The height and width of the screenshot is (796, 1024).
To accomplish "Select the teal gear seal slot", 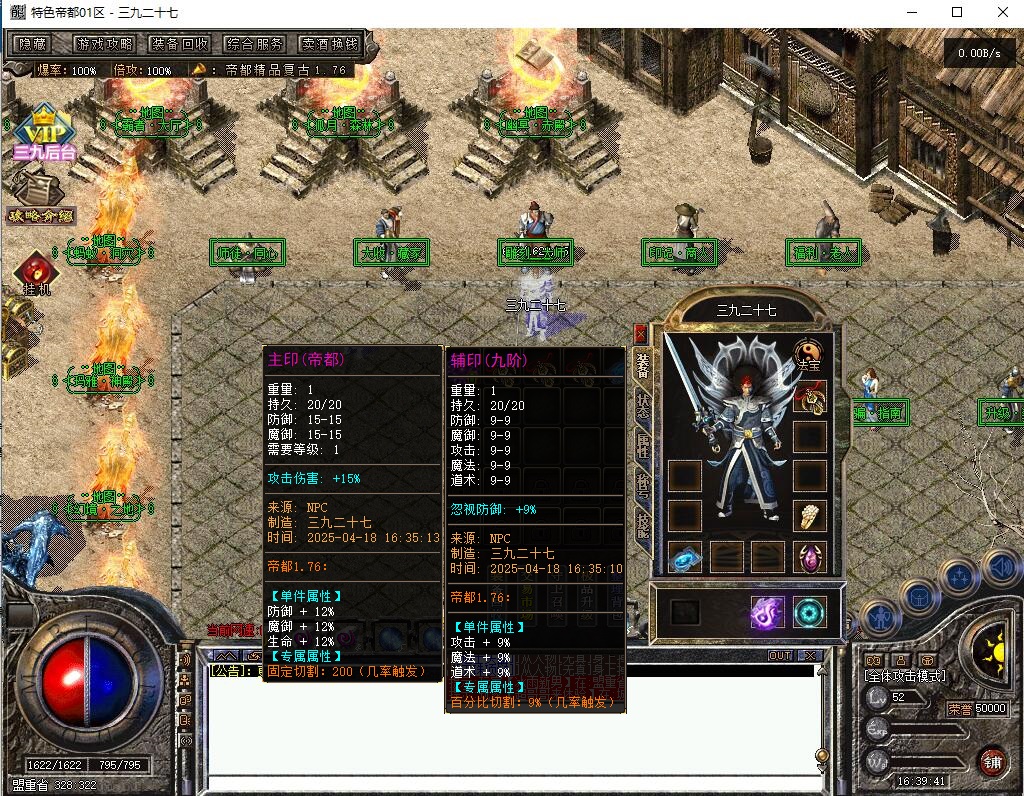I will point(809,612).
